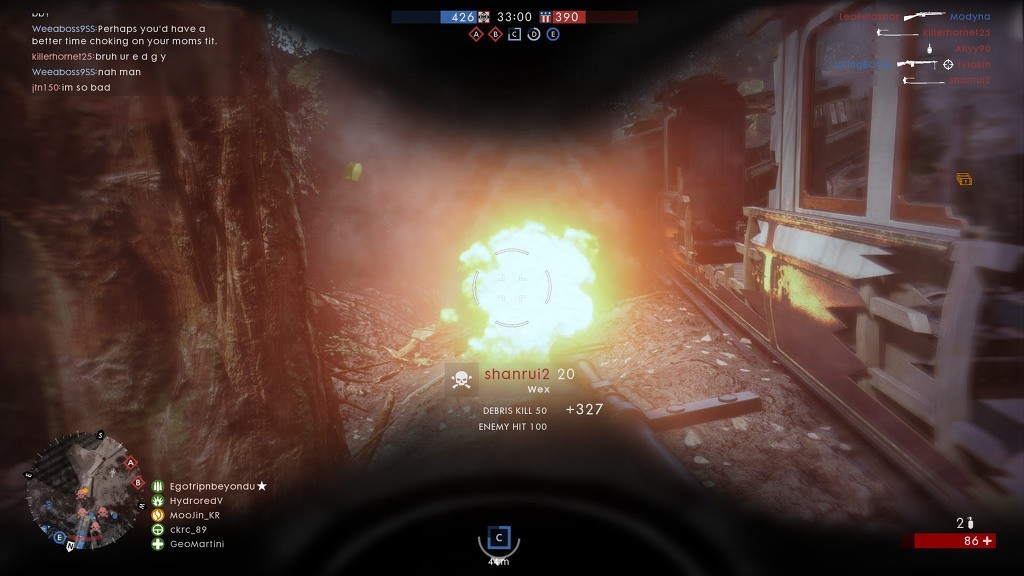Pick squad medic GeoMartini
Screen dimensions: 1024x576
tap(195, 544)
